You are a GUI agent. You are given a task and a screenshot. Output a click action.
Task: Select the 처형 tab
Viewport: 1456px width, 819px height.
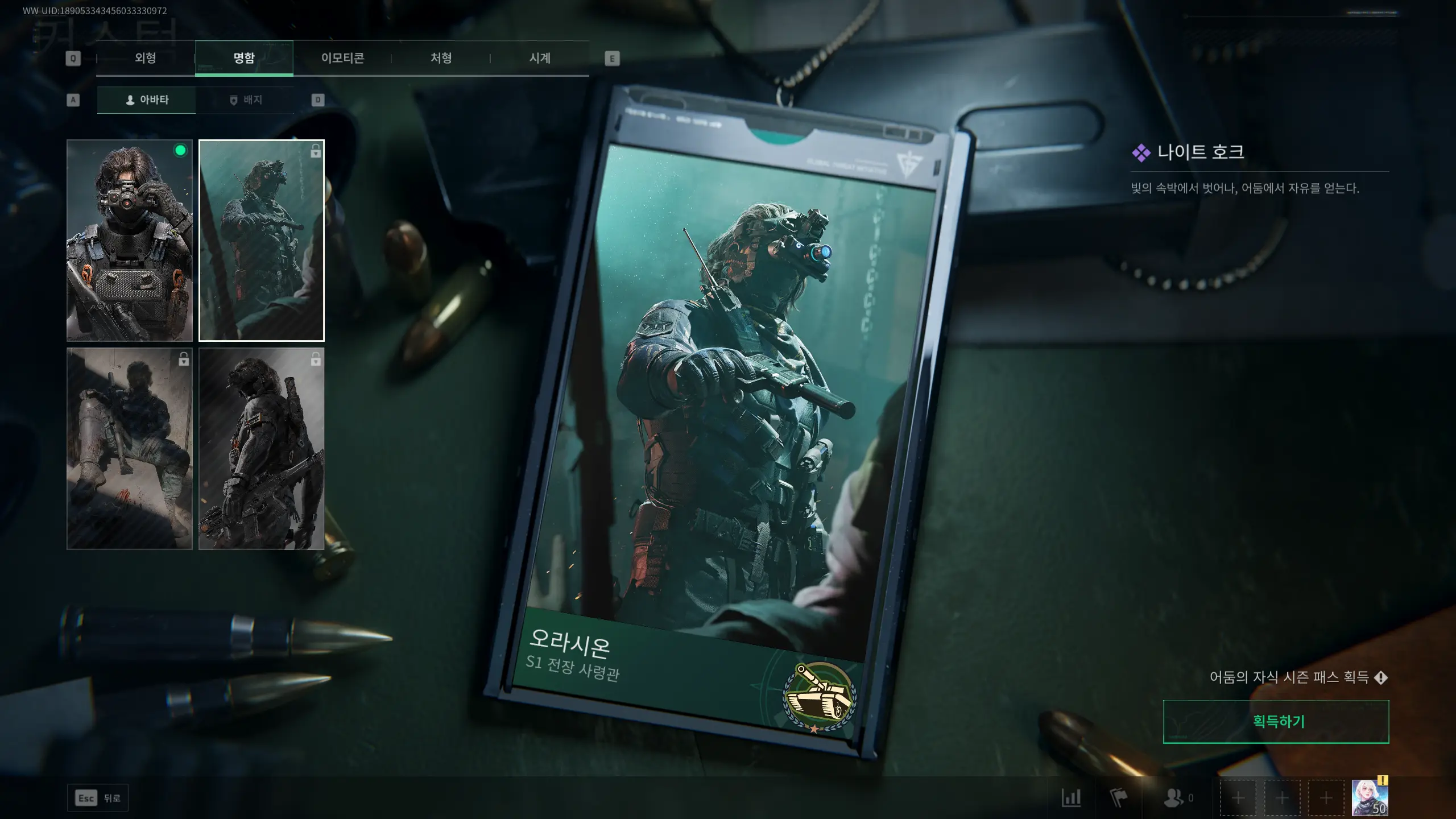click(x=442, y=58)
